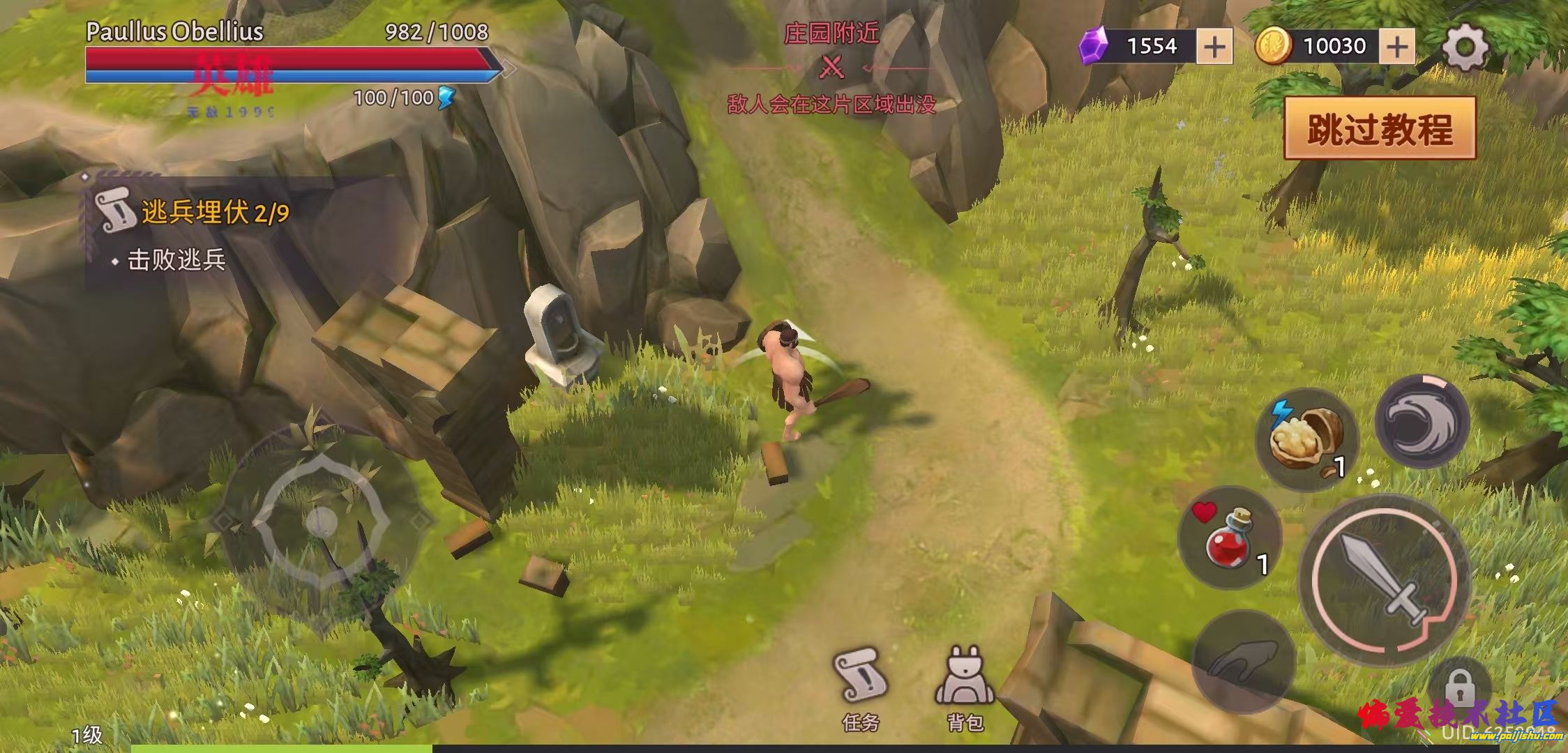Buy more gold coins with plus button

click(x=1396, y=47)
